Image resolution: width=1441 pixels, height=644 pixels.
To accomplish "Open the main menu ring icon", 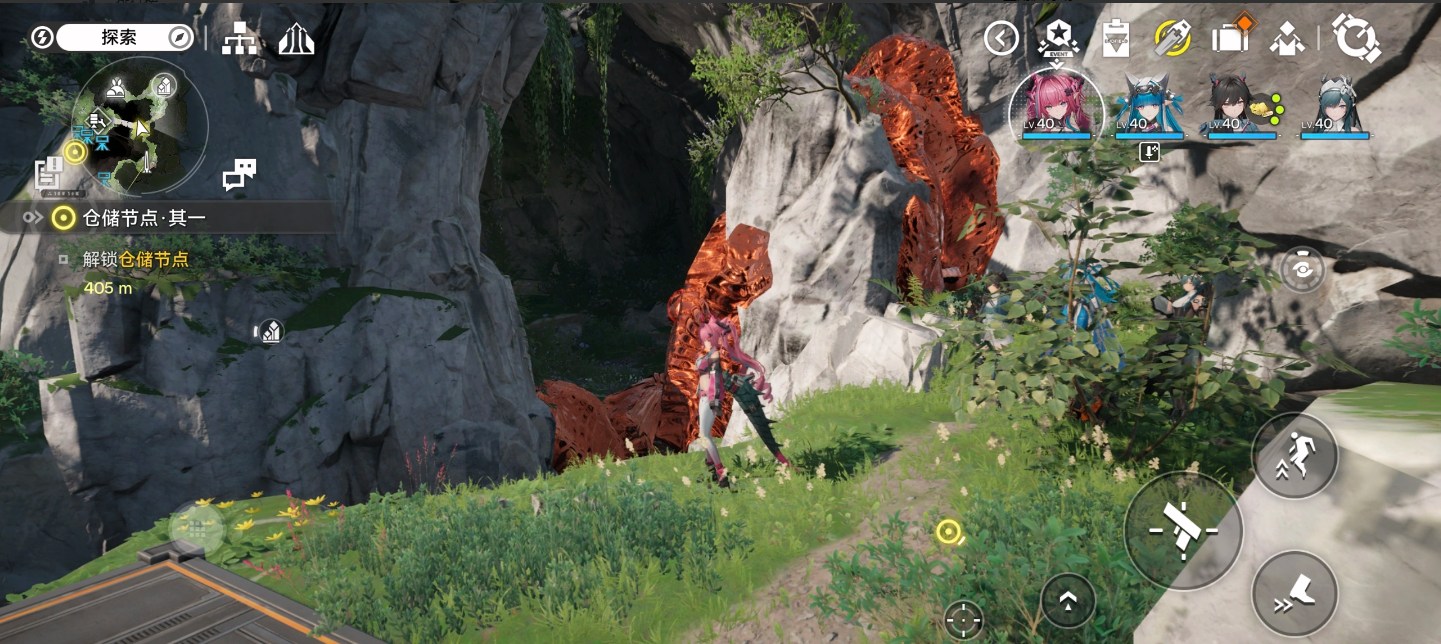I will pyautogui.click(x=1356, y=39).
